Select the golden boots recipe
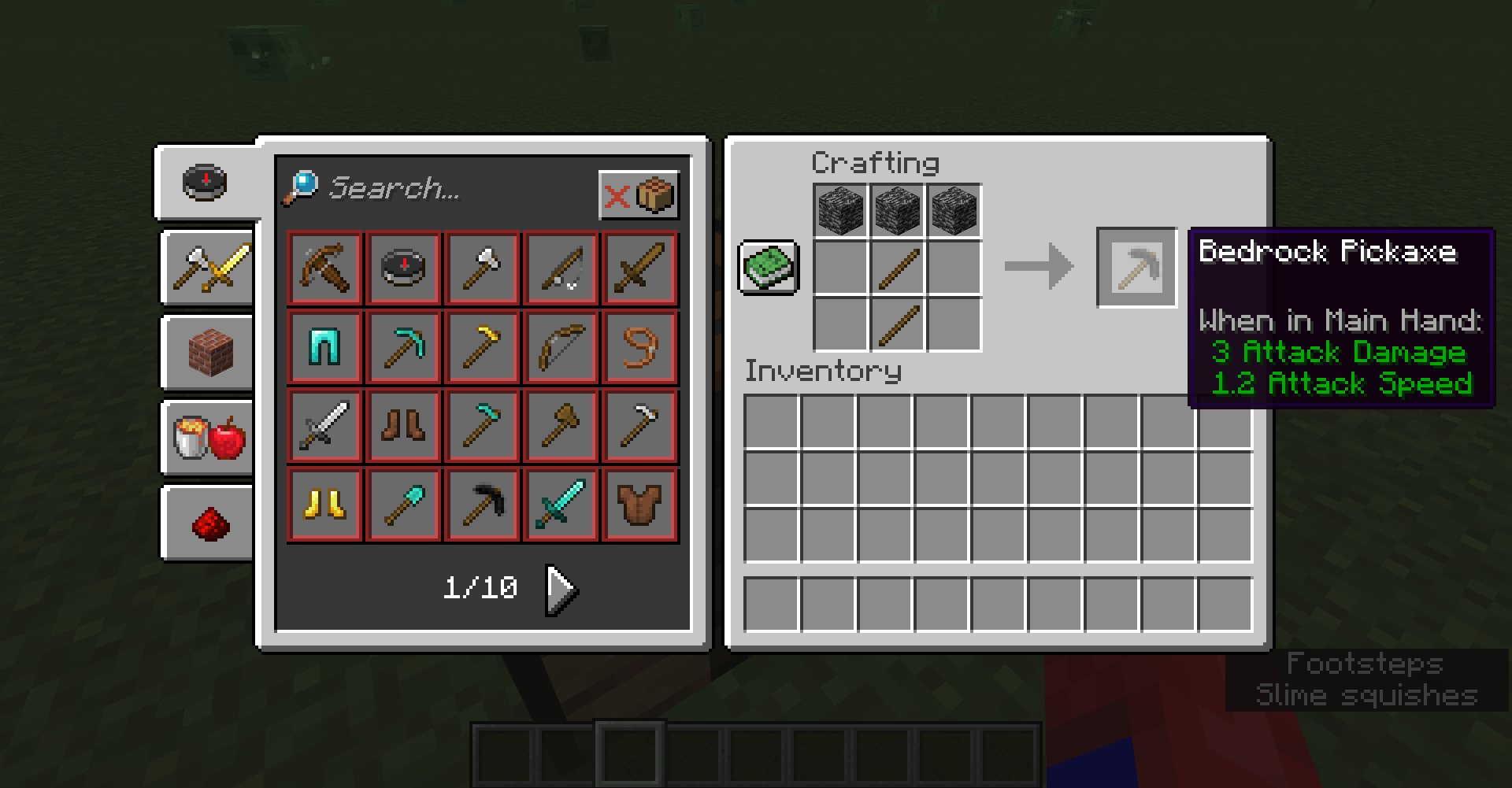The image size is (1512, 788). pos(324,505)
